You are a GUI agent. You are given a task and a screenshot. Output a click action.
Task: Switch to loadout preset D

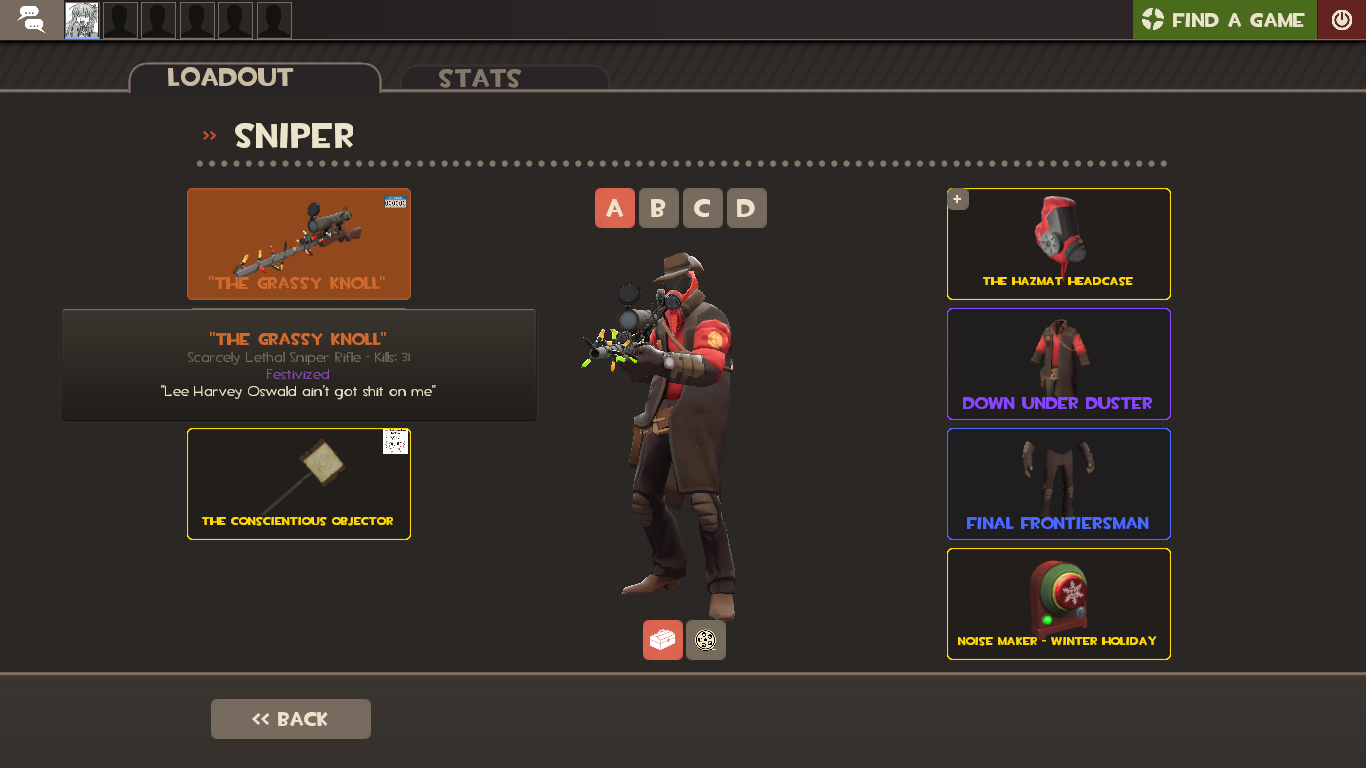746,208
